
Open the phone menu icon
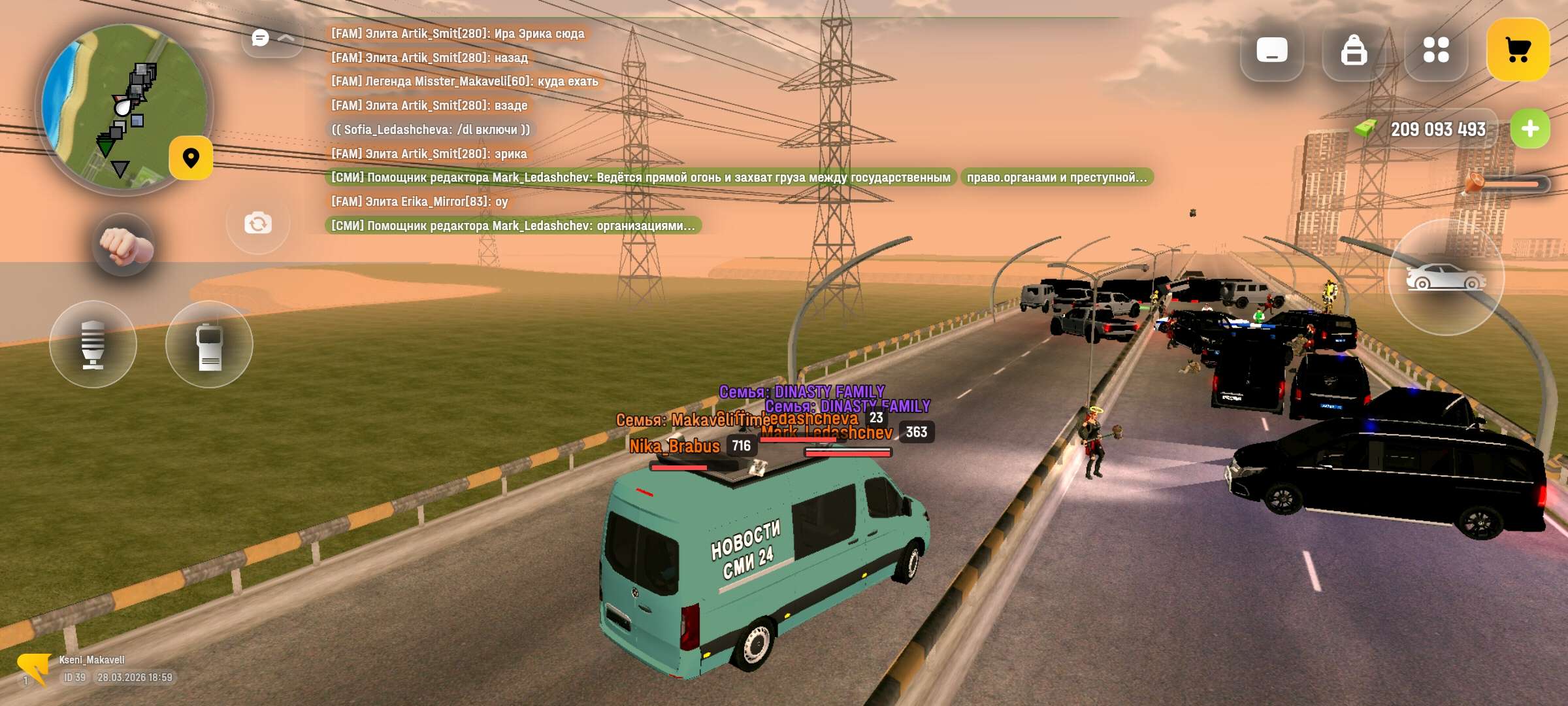click(x=1271, y=50)
